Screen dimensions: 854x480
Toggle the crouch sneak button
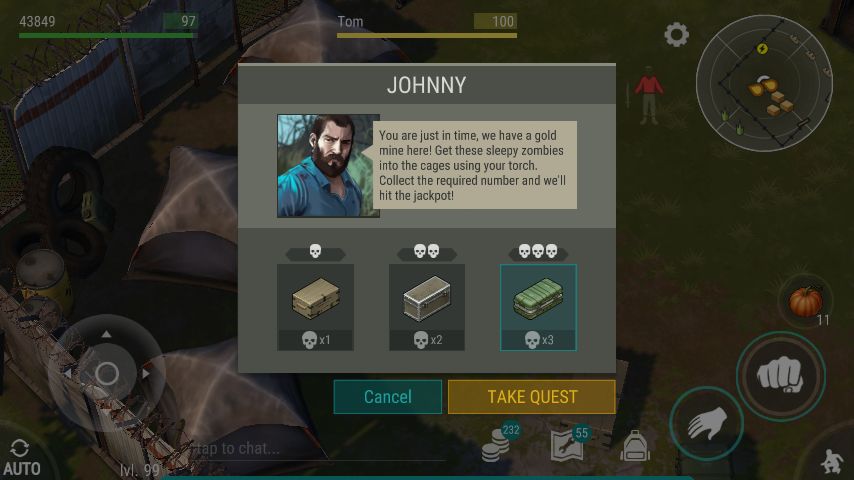coord(831,460)
